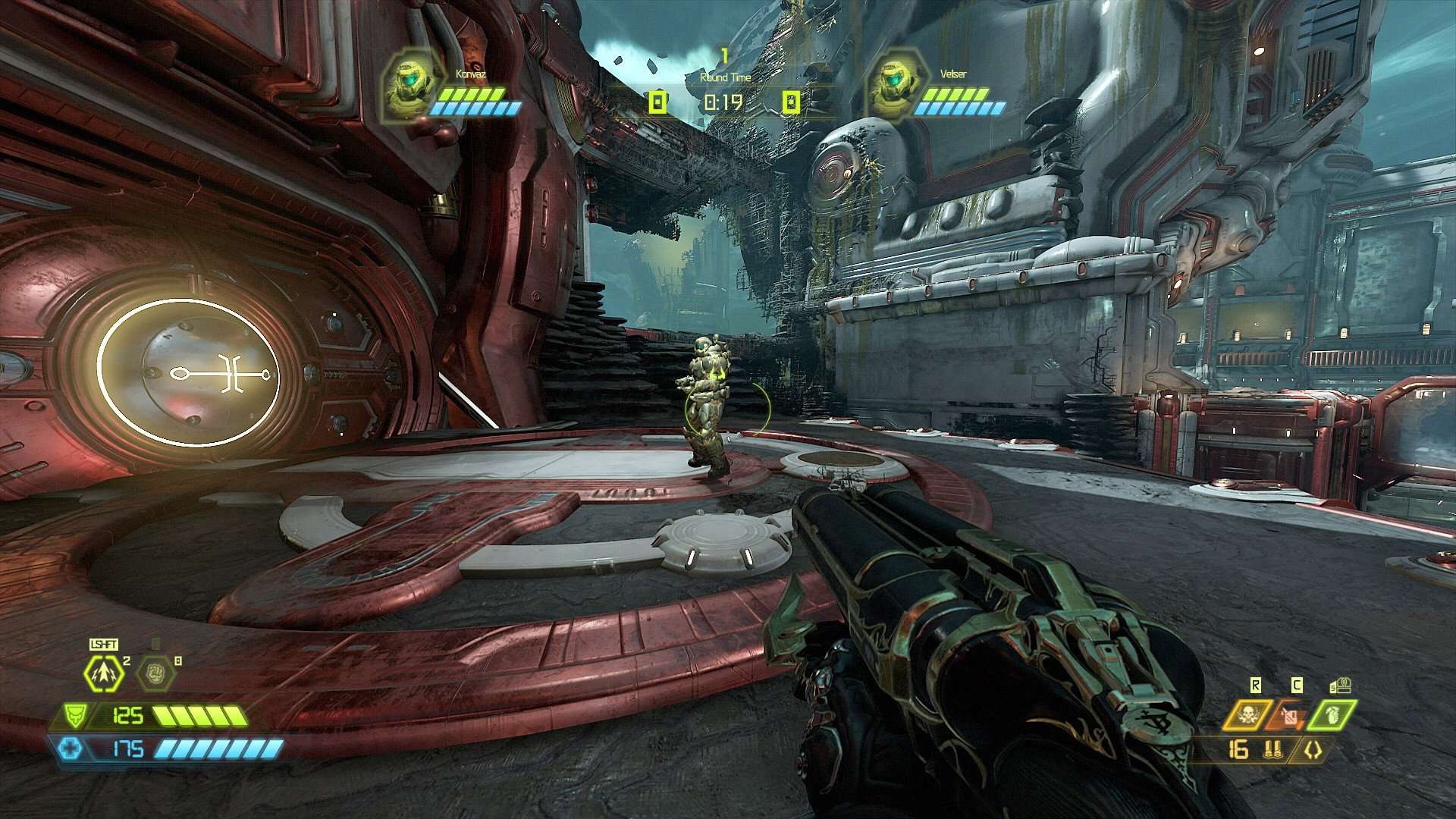
Task: Click the orange flame belch canister icon
Action: pos(1289,715)
